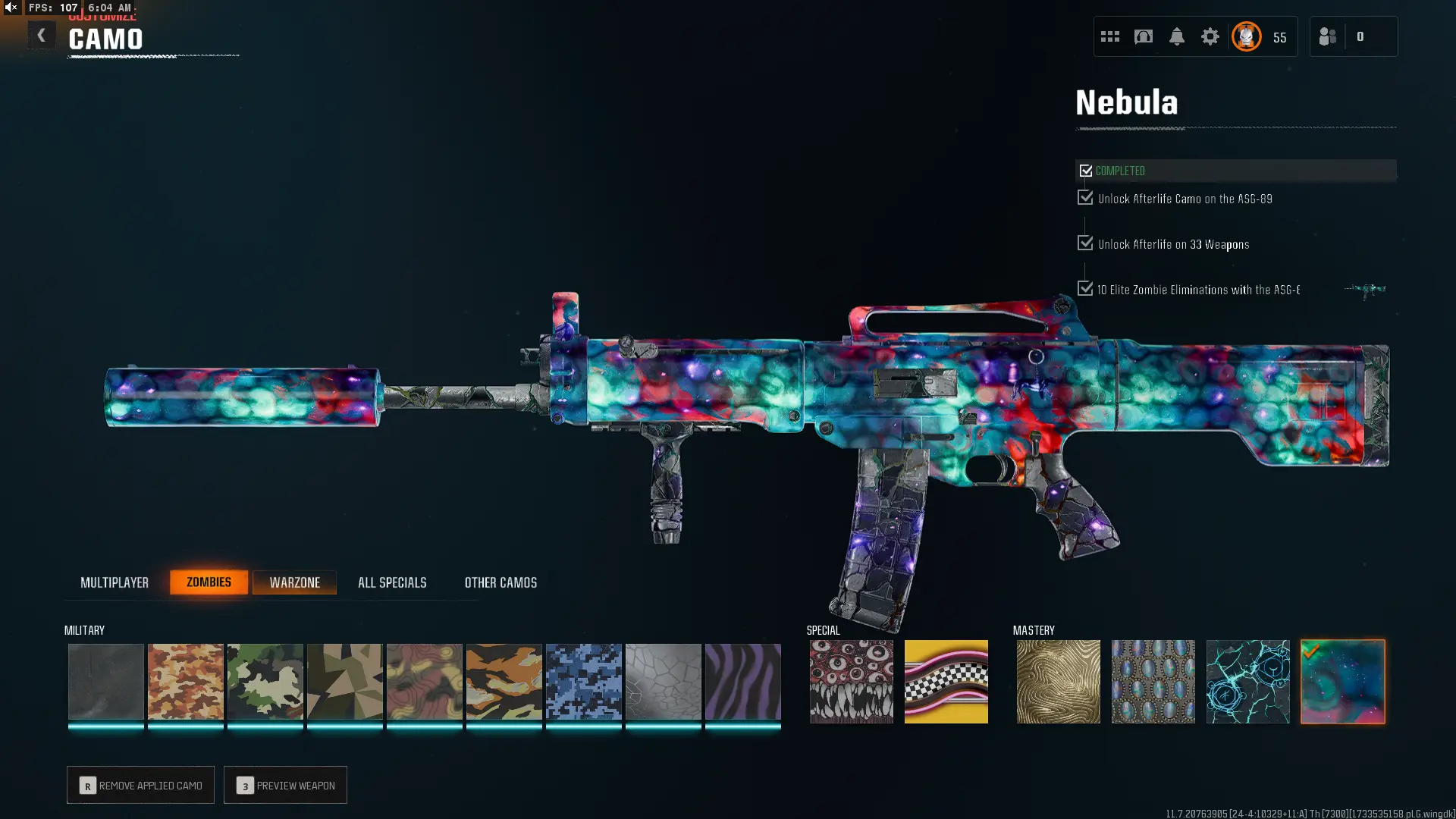Screen dimensions: 1456x819
Task: Choose the gold swirl mastery camo
Action: click(x=1059, y=681)
